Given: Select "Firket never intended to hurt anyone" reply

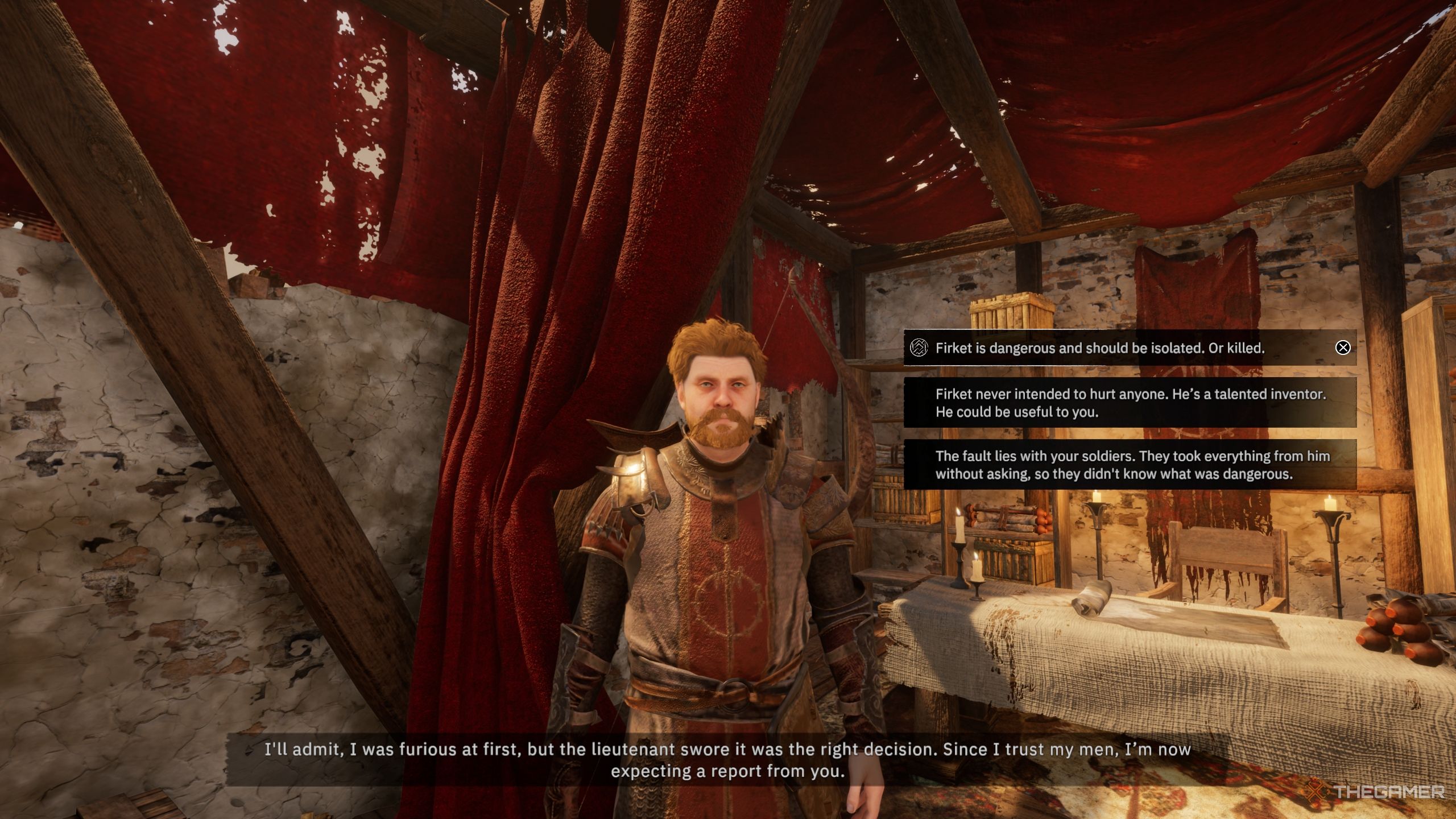Looking at the screenshot, I should 1130,403.
